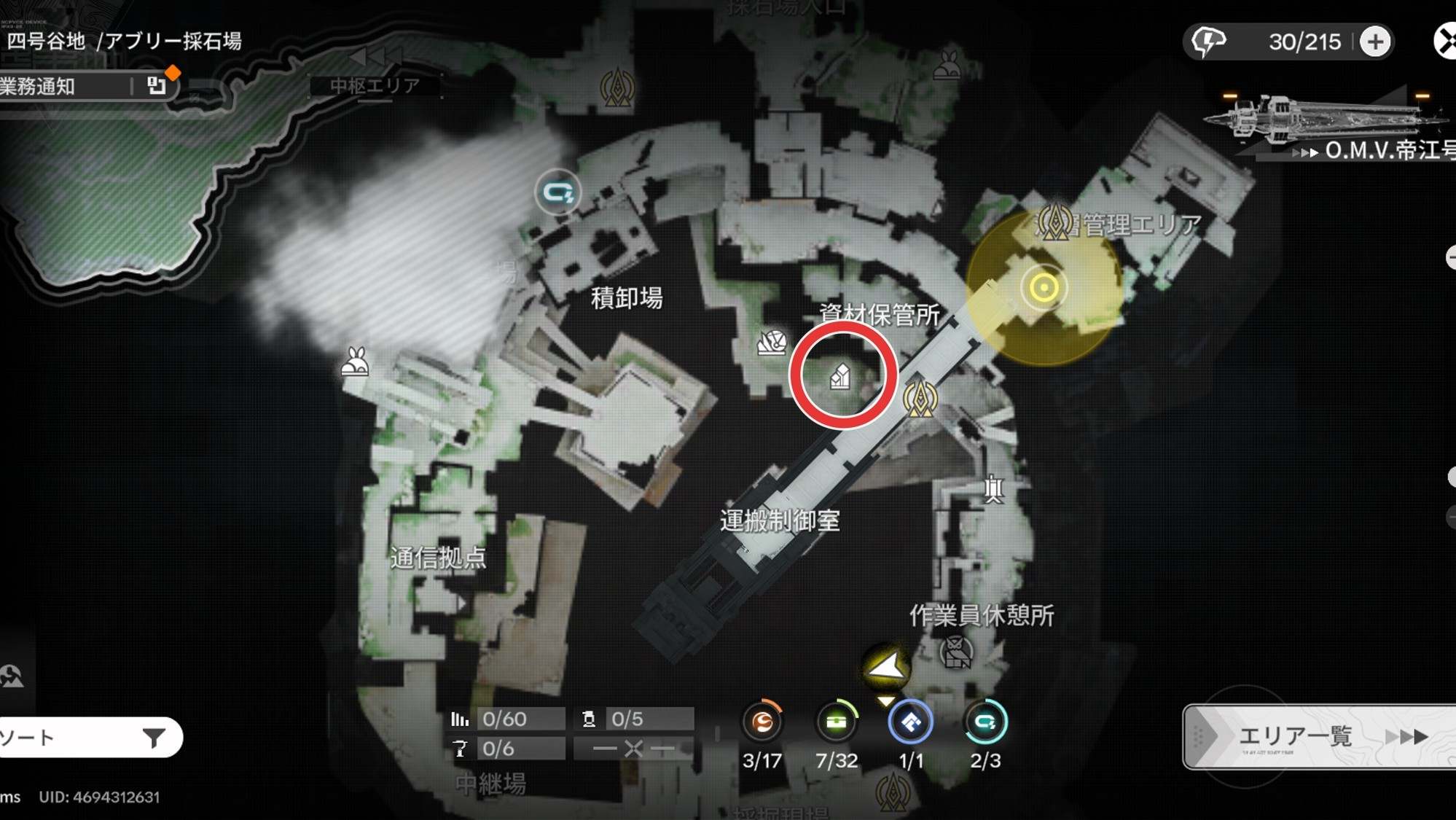The width and height of the screenshot is (1456, 820).
Task: Toggle the teal teleport filter 2/3
Action: (985, 722)
